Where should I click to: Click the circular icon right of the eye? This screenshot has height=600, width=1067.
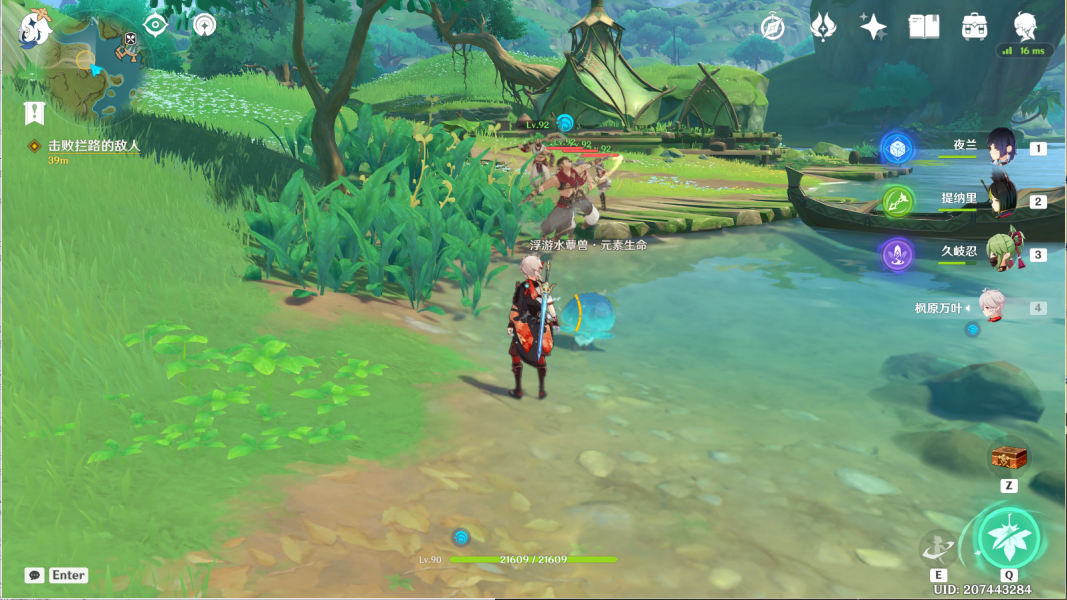(204, 25)
